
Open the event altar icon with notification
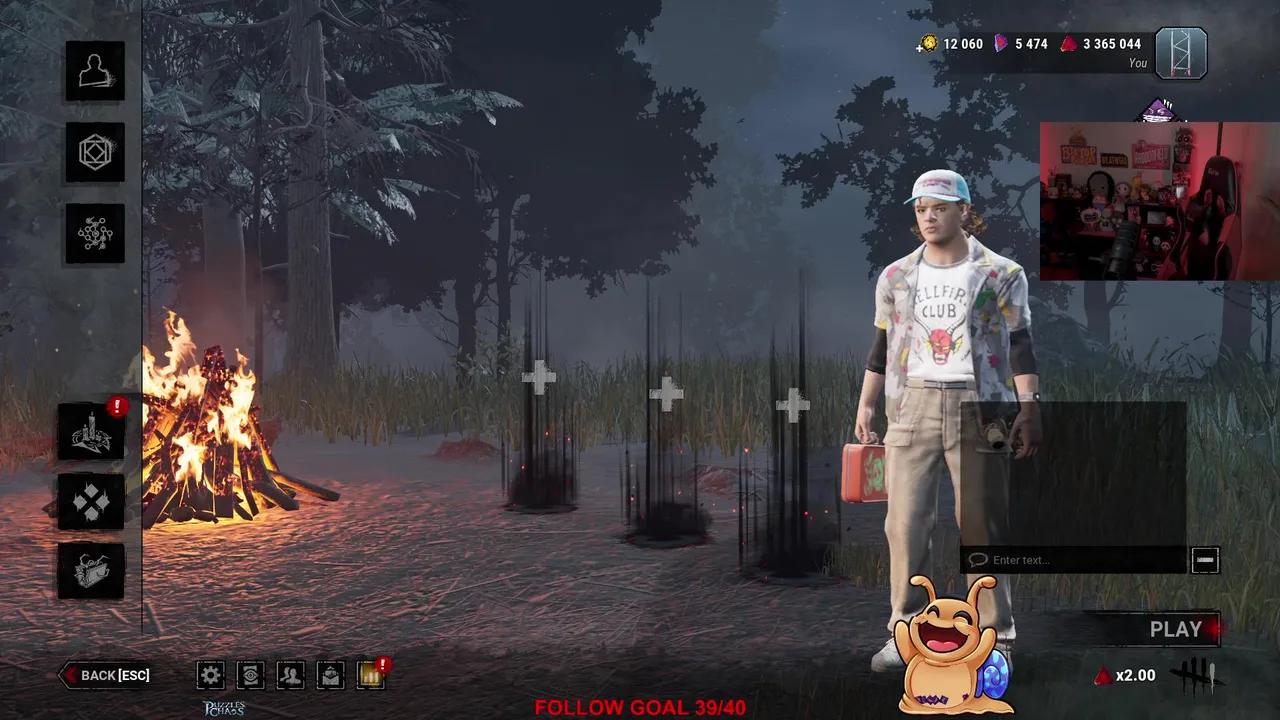[x=91, y=432]
